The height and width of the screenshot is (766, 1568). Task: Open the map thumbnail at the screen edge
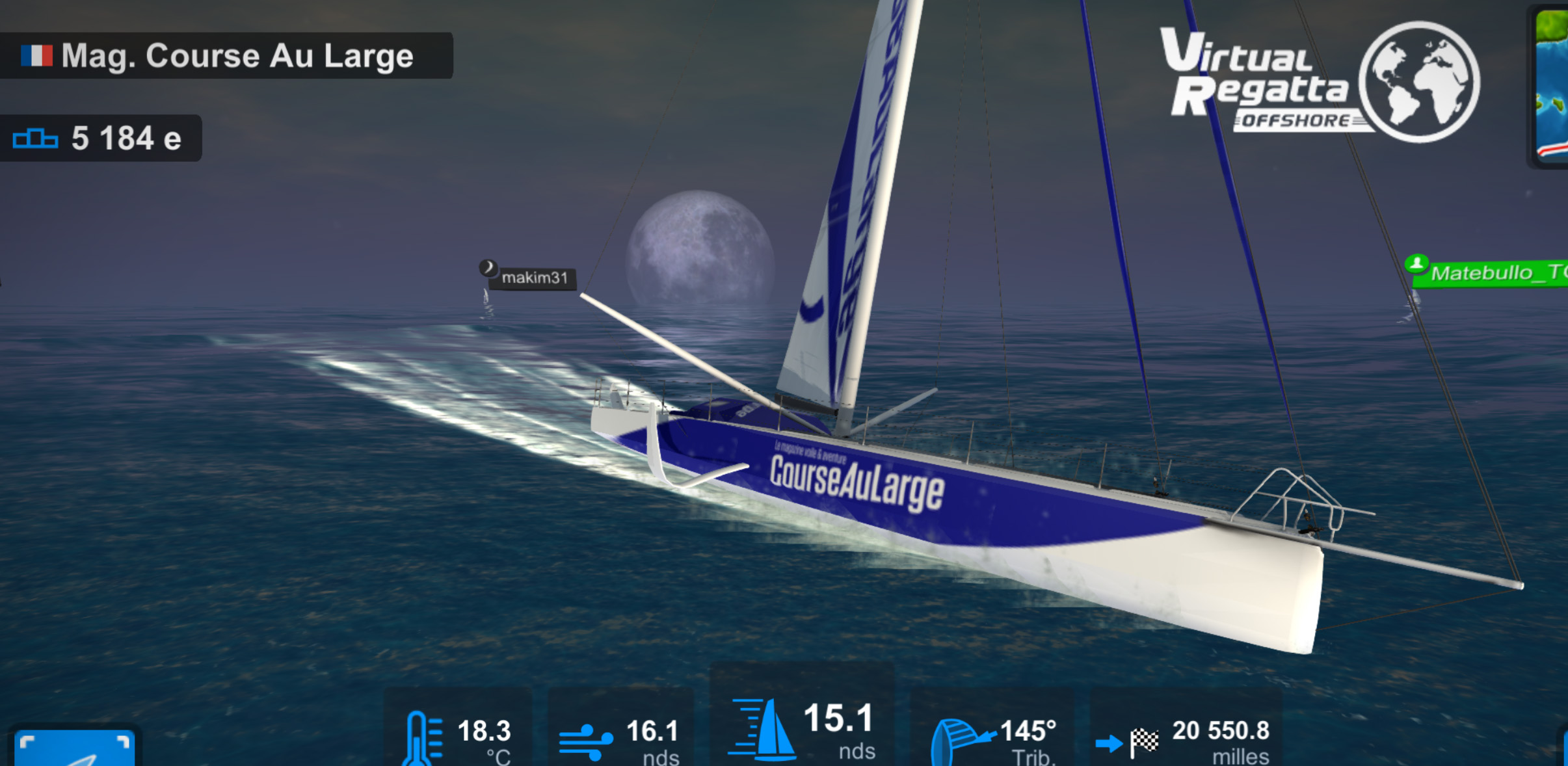[1551, 85]
